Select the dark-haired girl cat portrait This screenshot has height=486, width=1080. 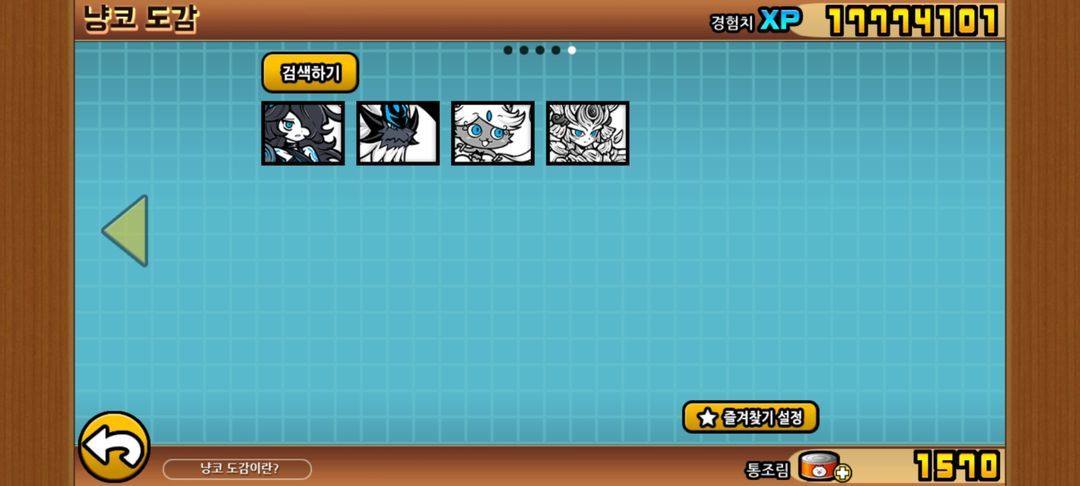tap(303, 133)
